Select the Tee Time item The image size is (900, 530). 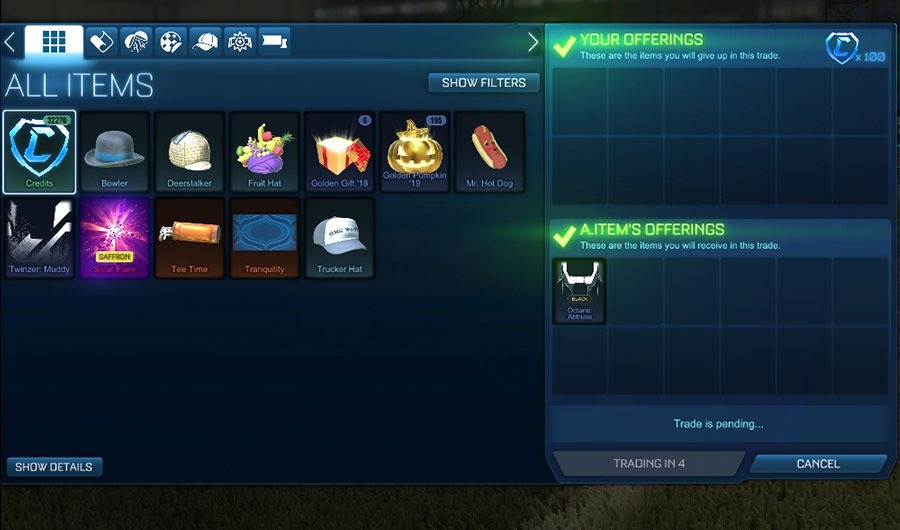(189, 238)
